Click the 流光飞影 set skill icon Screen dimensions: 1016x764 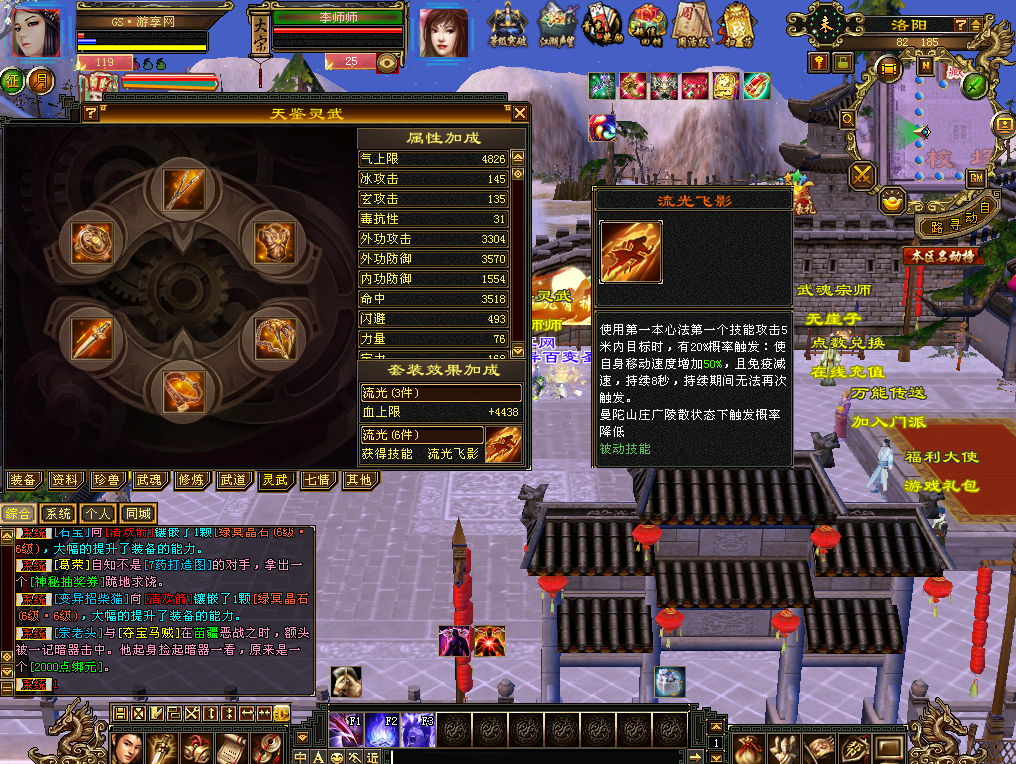point(503,444)
